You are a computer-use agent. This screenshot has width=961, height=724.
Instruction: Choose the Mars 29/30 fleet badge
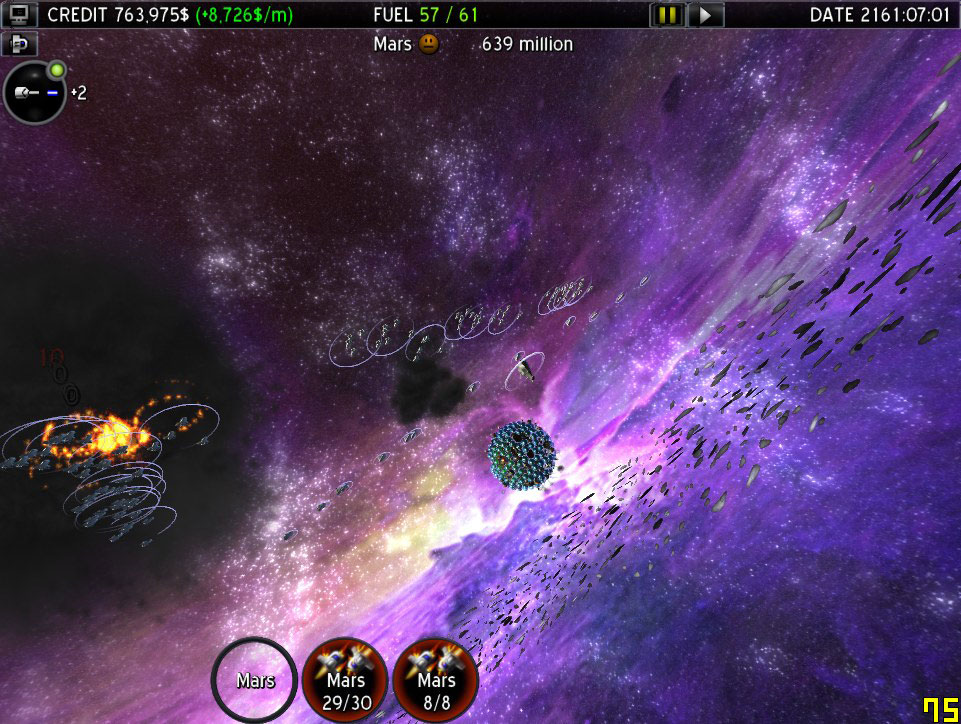click(344, 680)
